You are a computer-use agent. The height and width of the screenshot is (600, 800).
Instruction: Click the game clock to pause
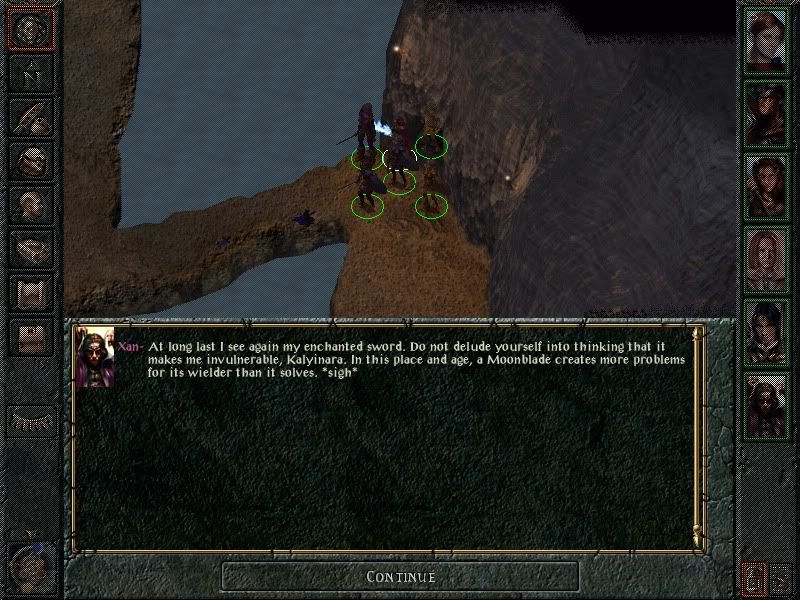31,562
